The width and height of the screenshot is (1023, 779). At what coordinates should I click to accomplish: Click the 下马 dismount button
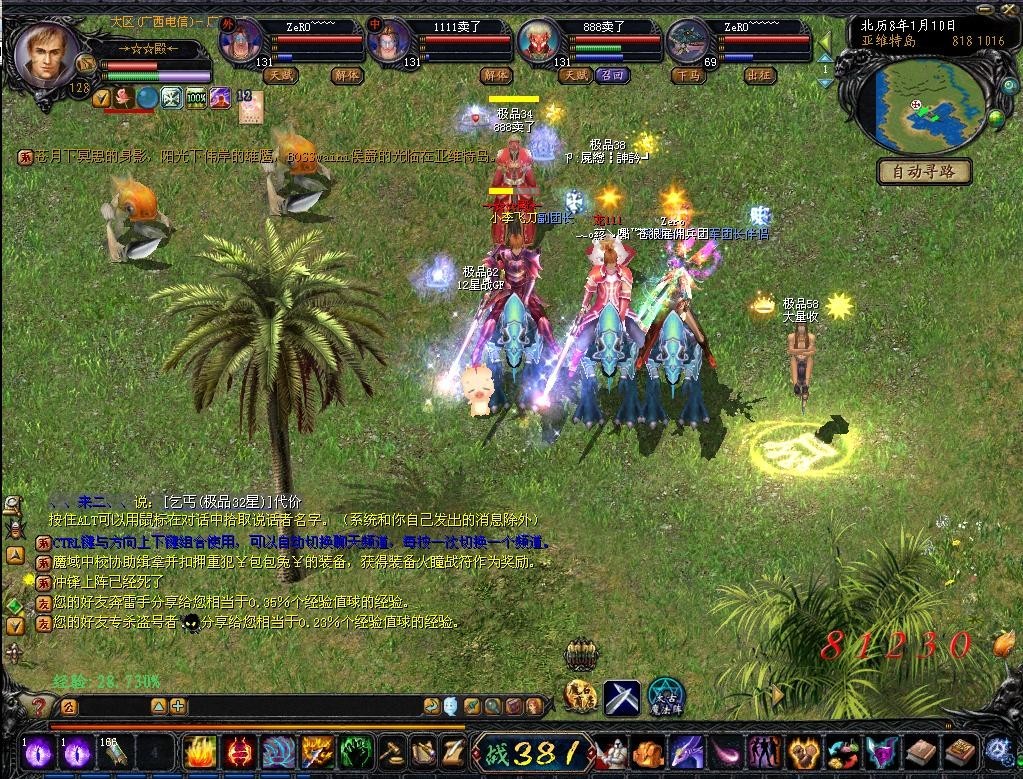click(687, 75)
